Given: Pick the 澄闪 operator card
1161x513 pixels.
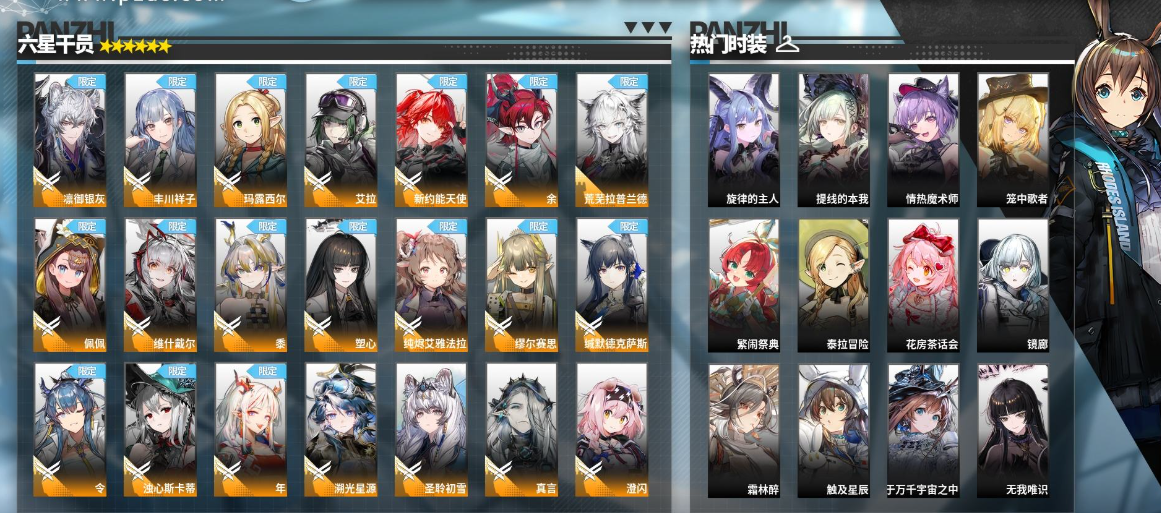Looking at the screenshot, I should coord(612,430).
